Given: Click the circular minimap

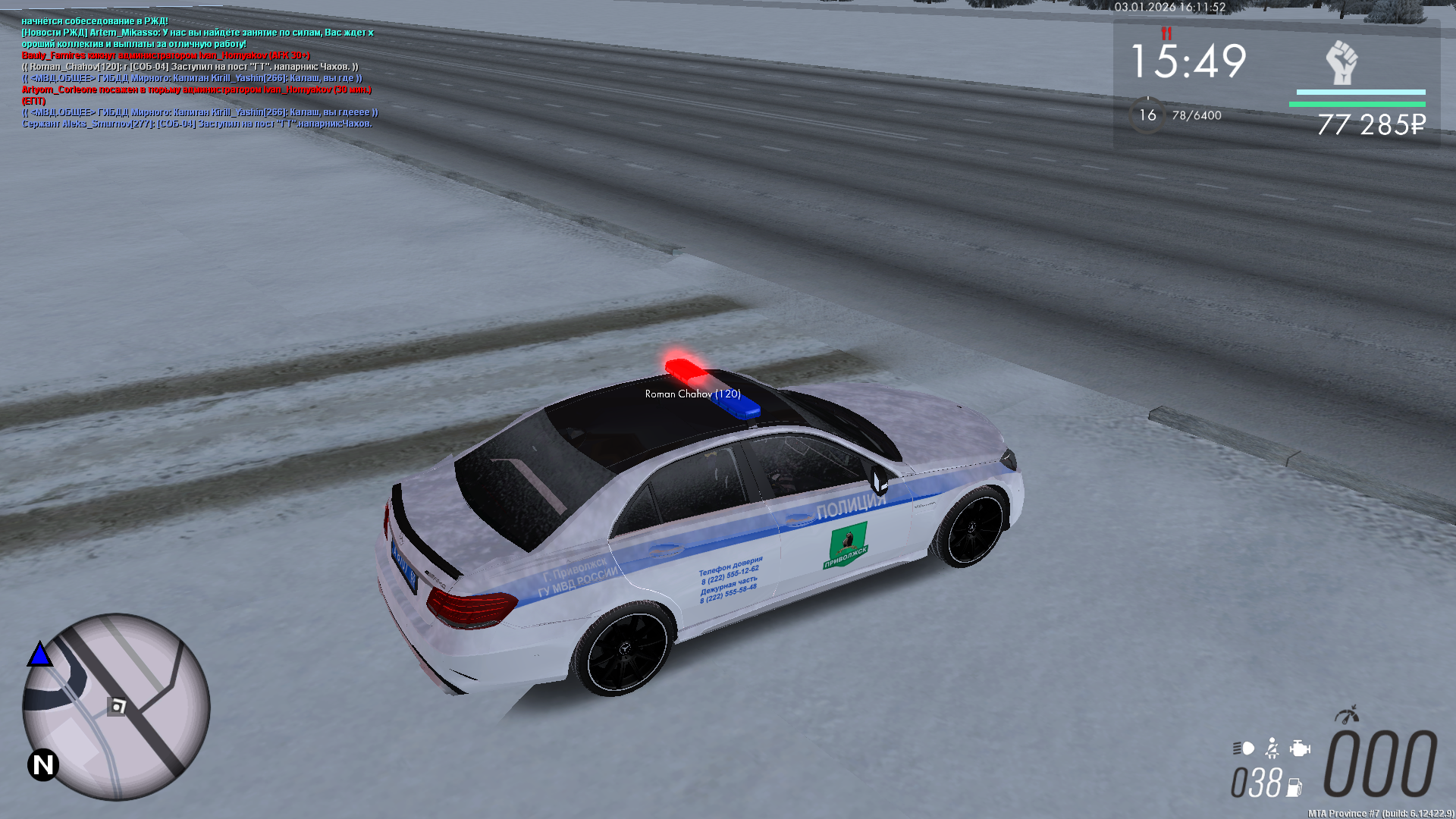Looking at the screenshot, I should coord(116,707).
